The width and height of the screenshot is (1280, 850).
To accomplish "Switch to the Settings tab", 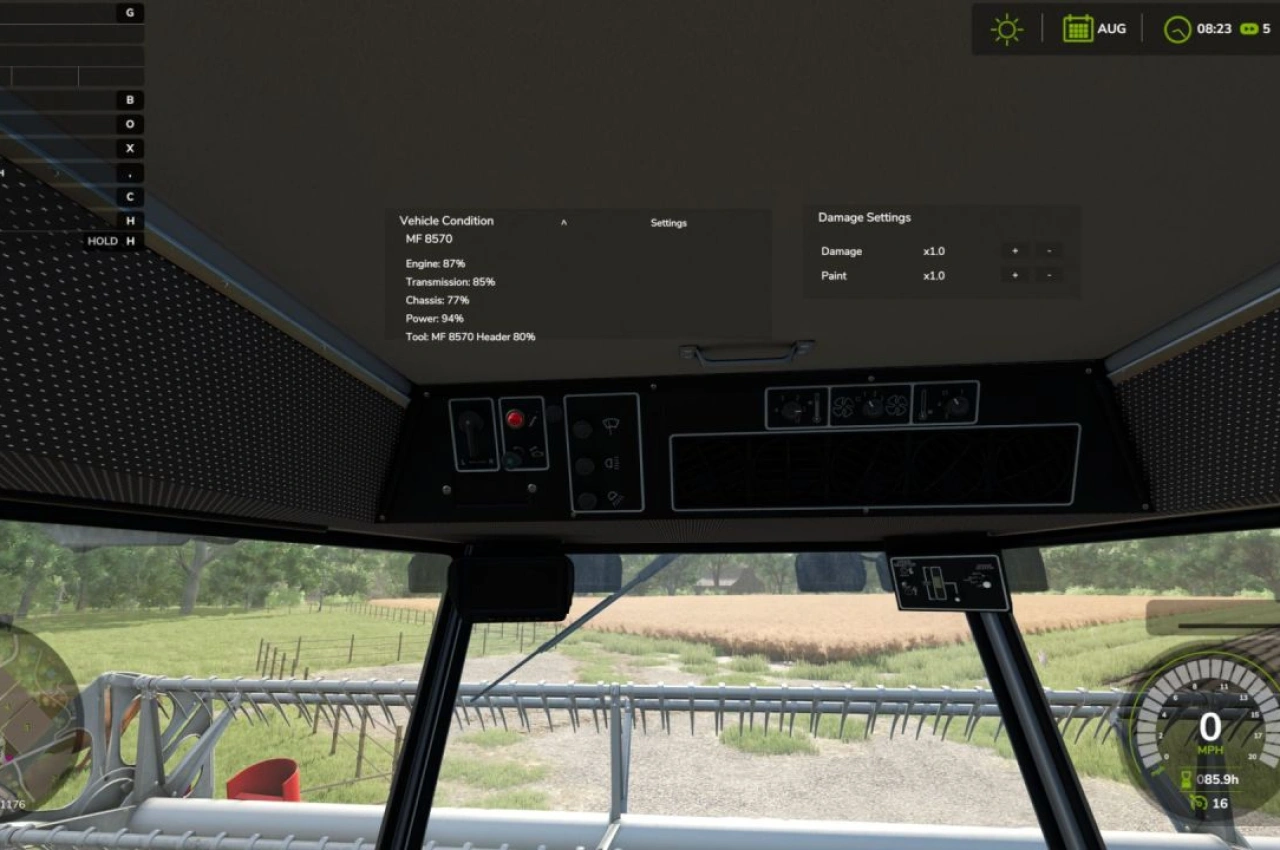I will pos(668,223).
